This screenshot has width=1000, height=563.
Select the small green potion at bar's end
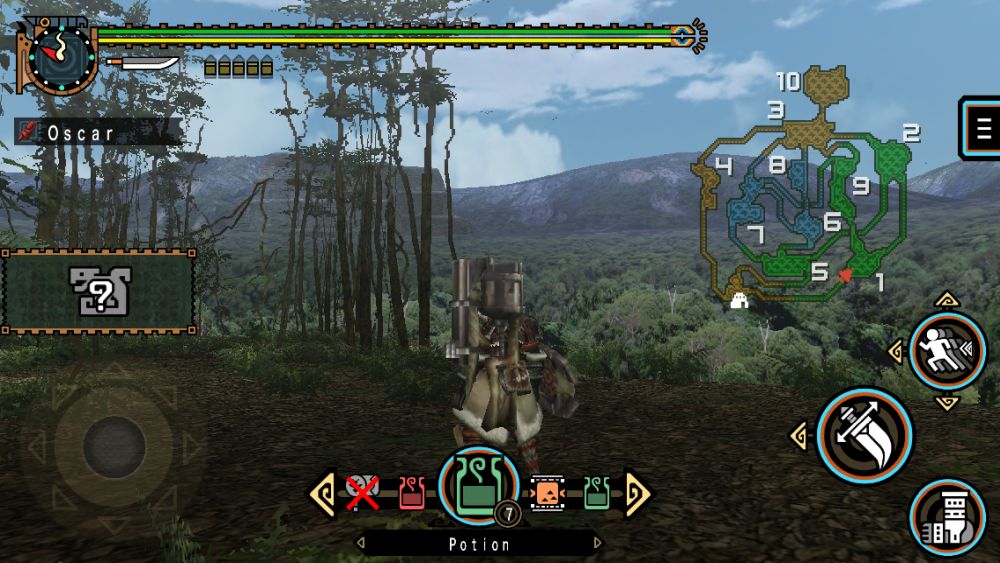597,492
